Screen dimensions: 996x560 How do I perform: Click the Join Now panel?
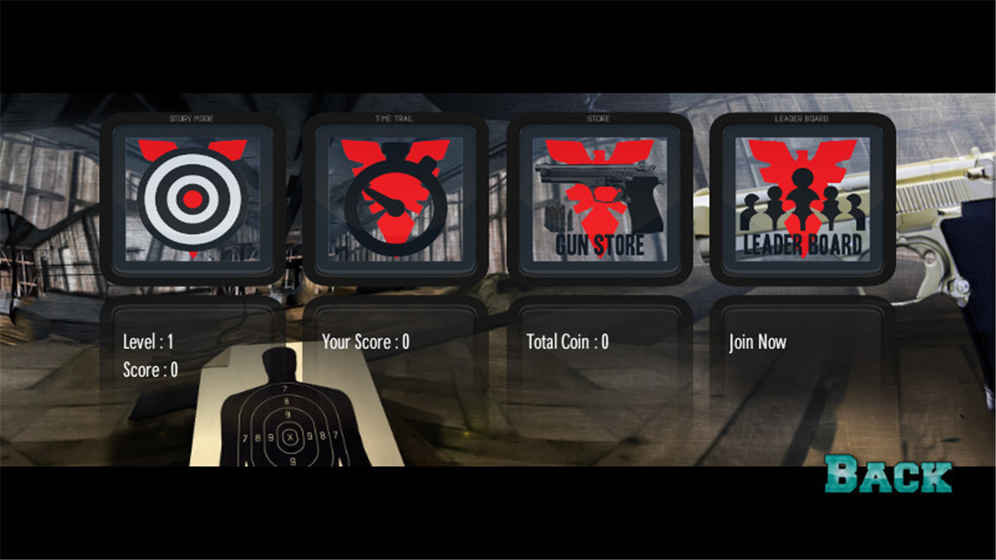758,342
